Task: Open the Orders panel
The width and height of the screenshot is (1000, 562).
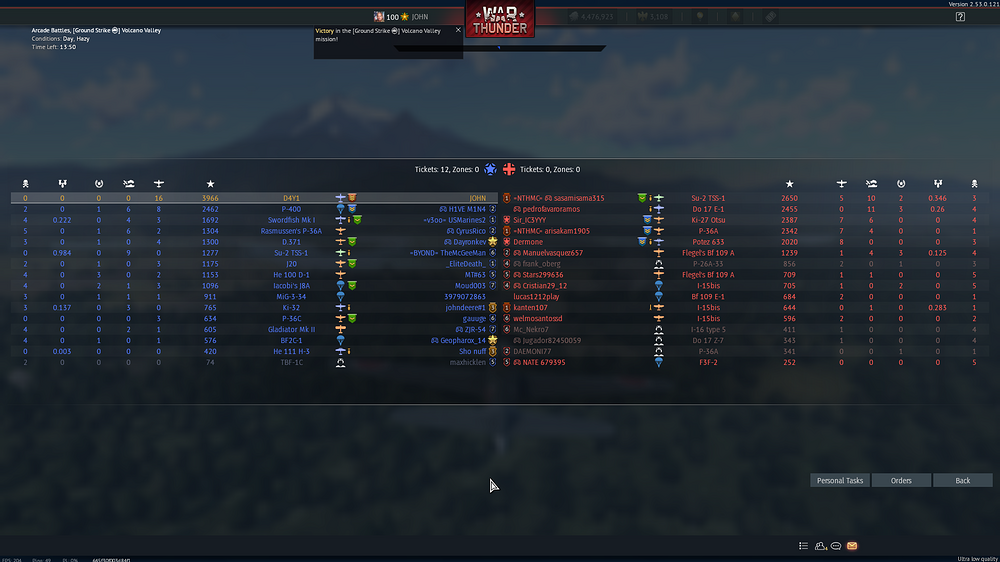Action: [x=901, y=481]
